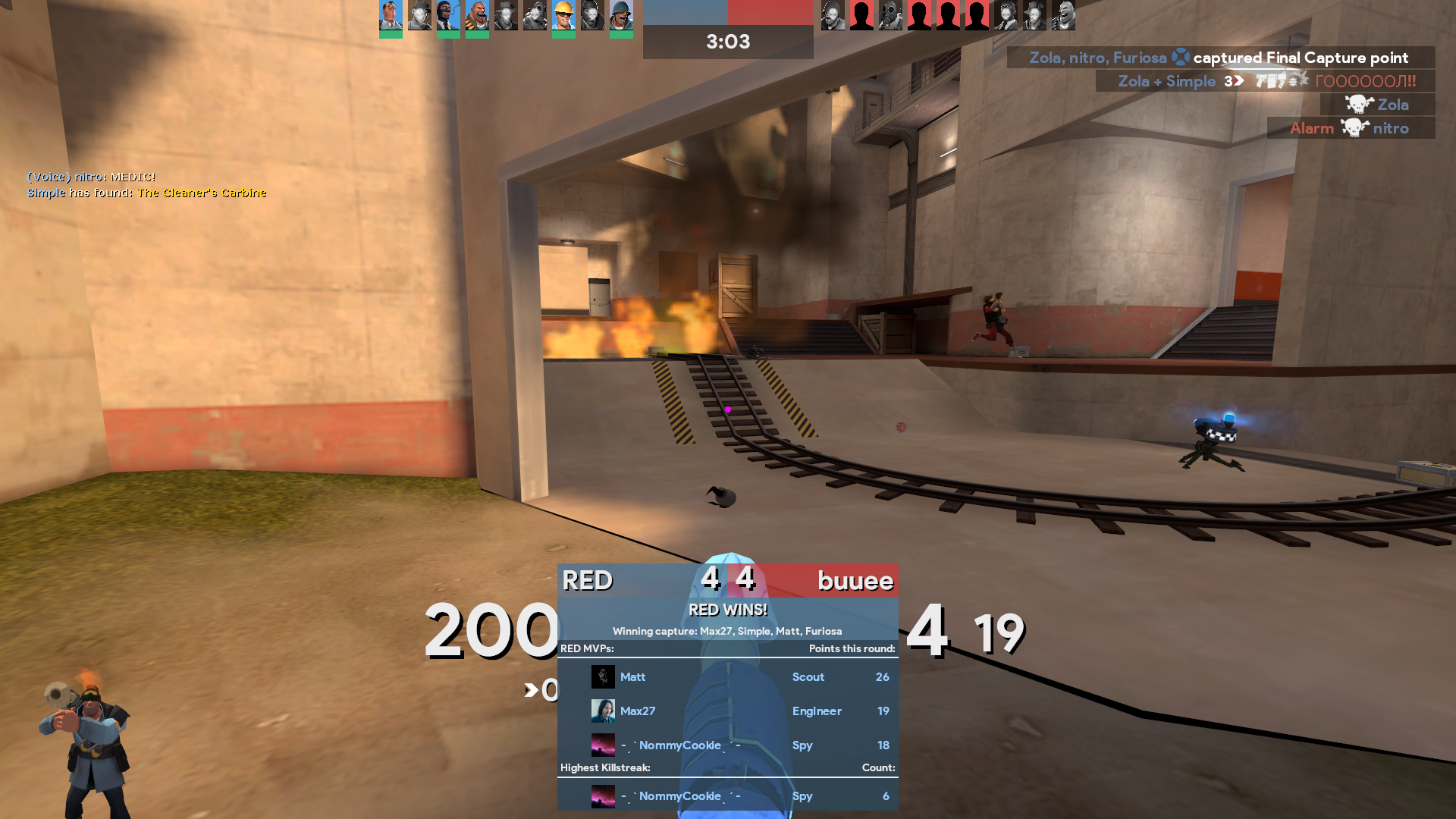Click the Final Capture point killfeed notice
1456x819 pixels.
coord(1220,58)
